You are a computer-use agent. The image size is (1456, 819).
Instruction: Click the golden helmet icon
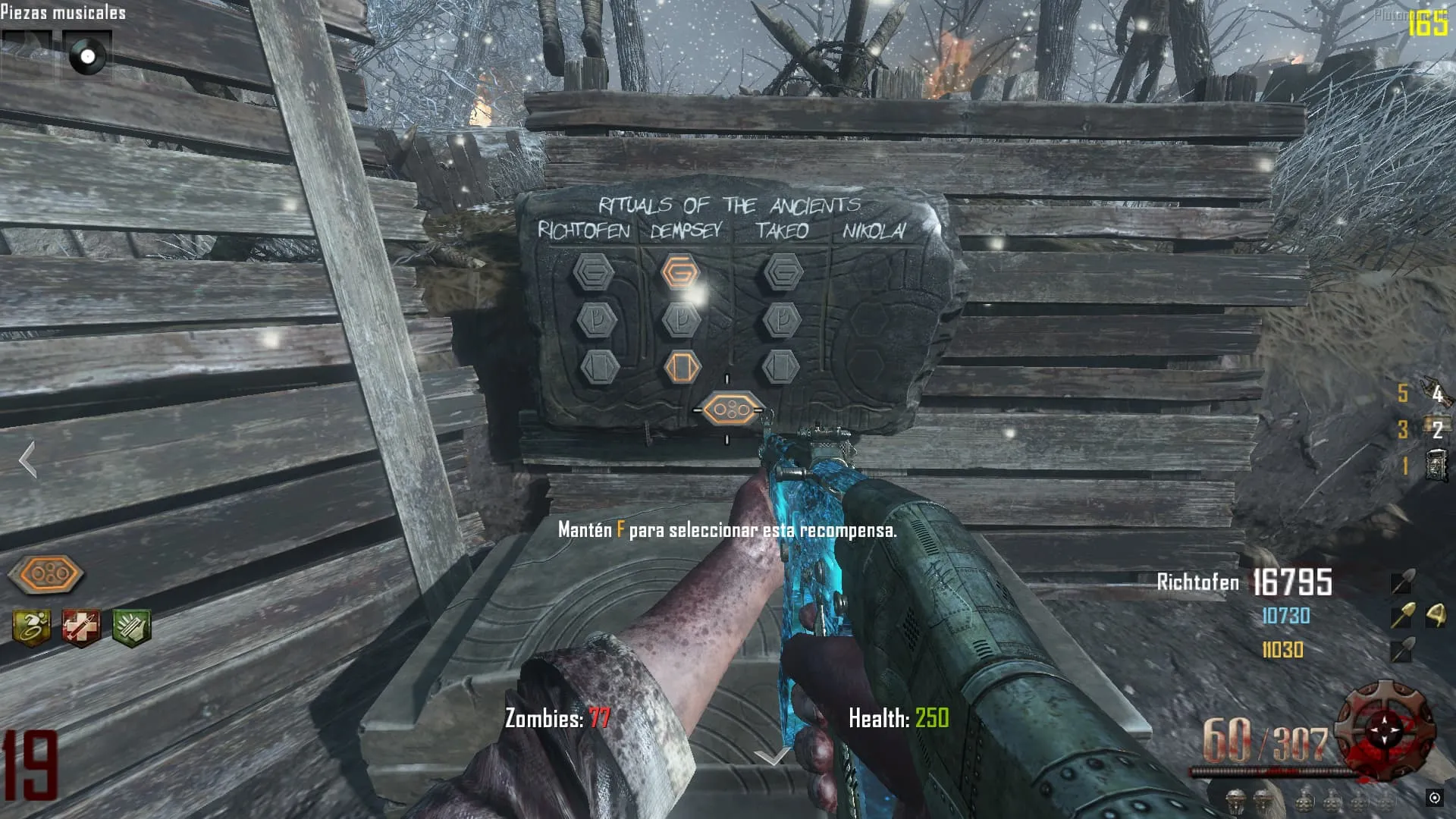[x=1435, y=616]
